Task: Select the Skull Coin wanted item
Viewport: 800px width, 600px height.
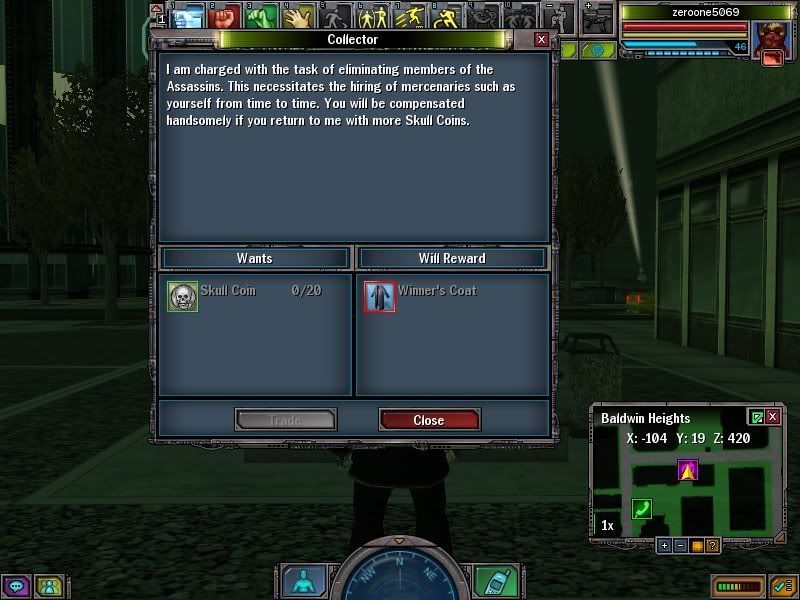Action: point(183,297)
